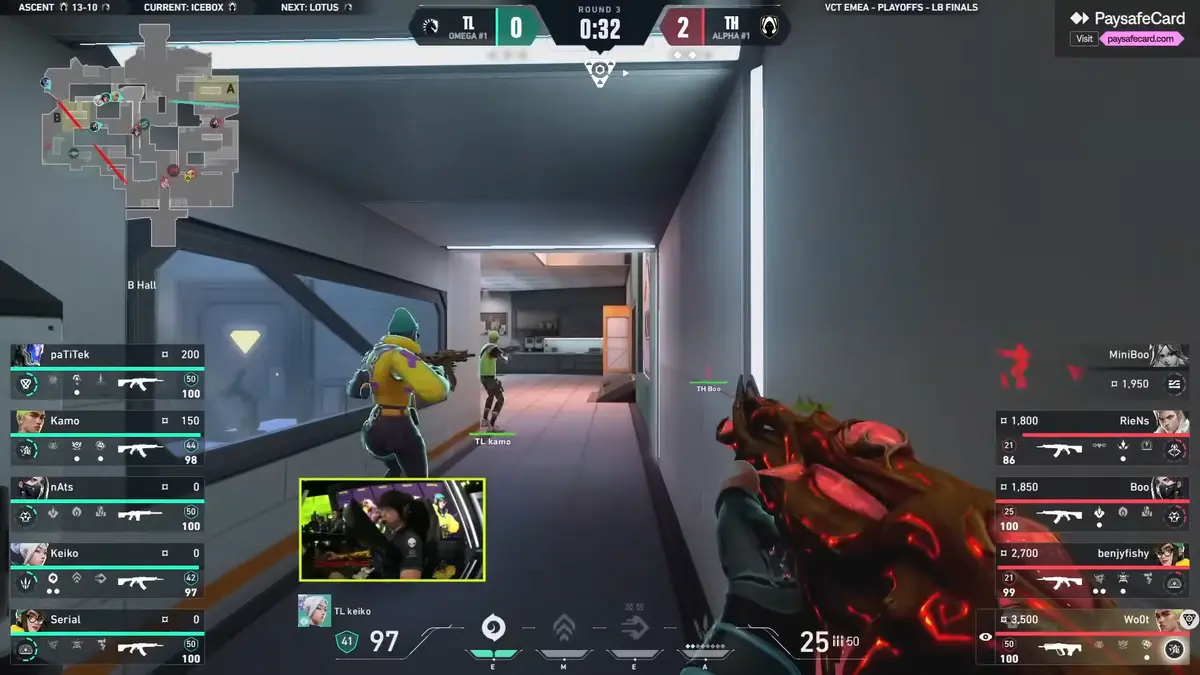Screen dimensions: 1200x675
Task: Choose nAts in the team list
Action: coord(107,504)
